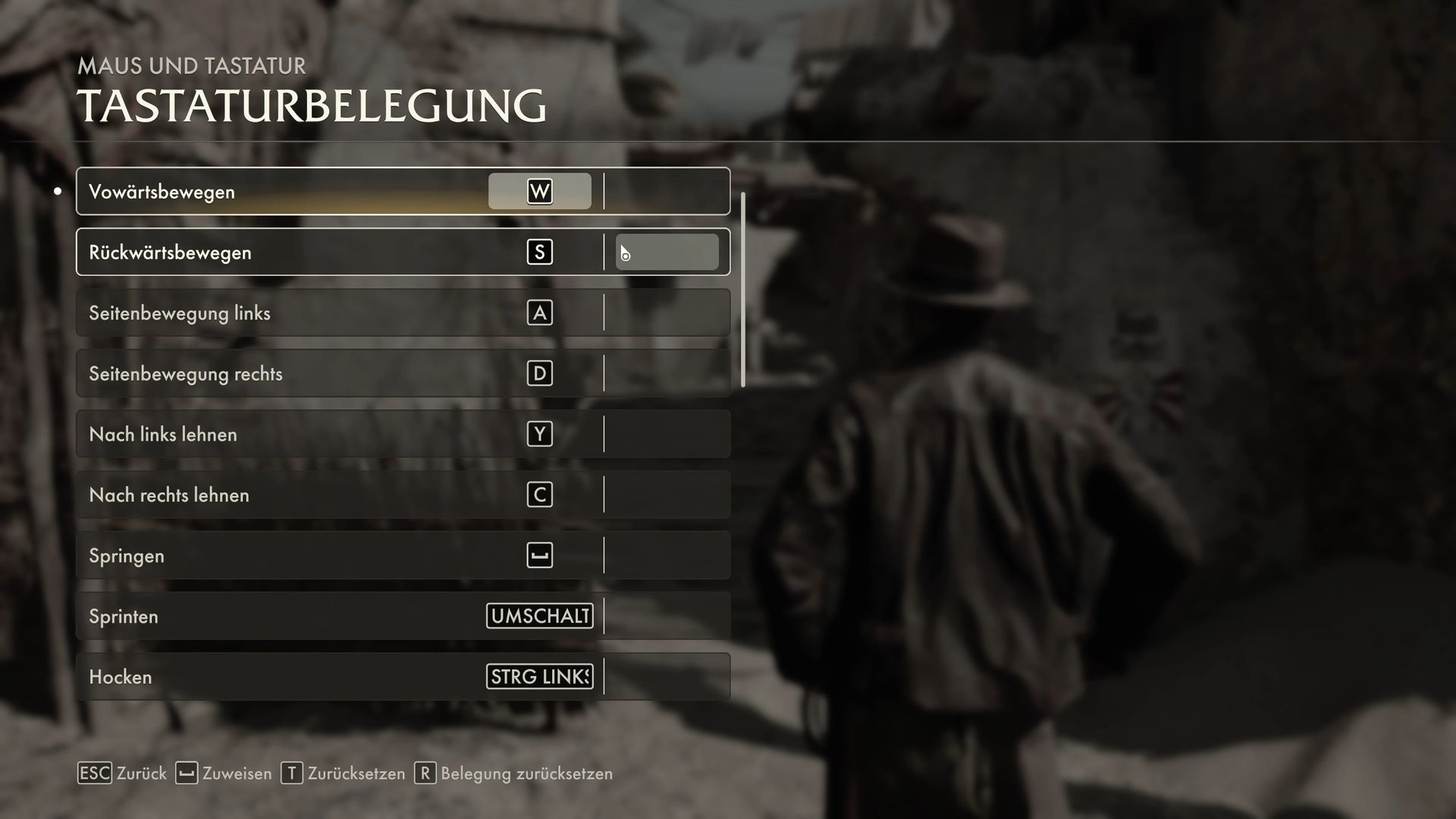The height and width of the screenshot is (819, 1456).
Task: Go back with the Zurück button
Action: click(123, 773)
